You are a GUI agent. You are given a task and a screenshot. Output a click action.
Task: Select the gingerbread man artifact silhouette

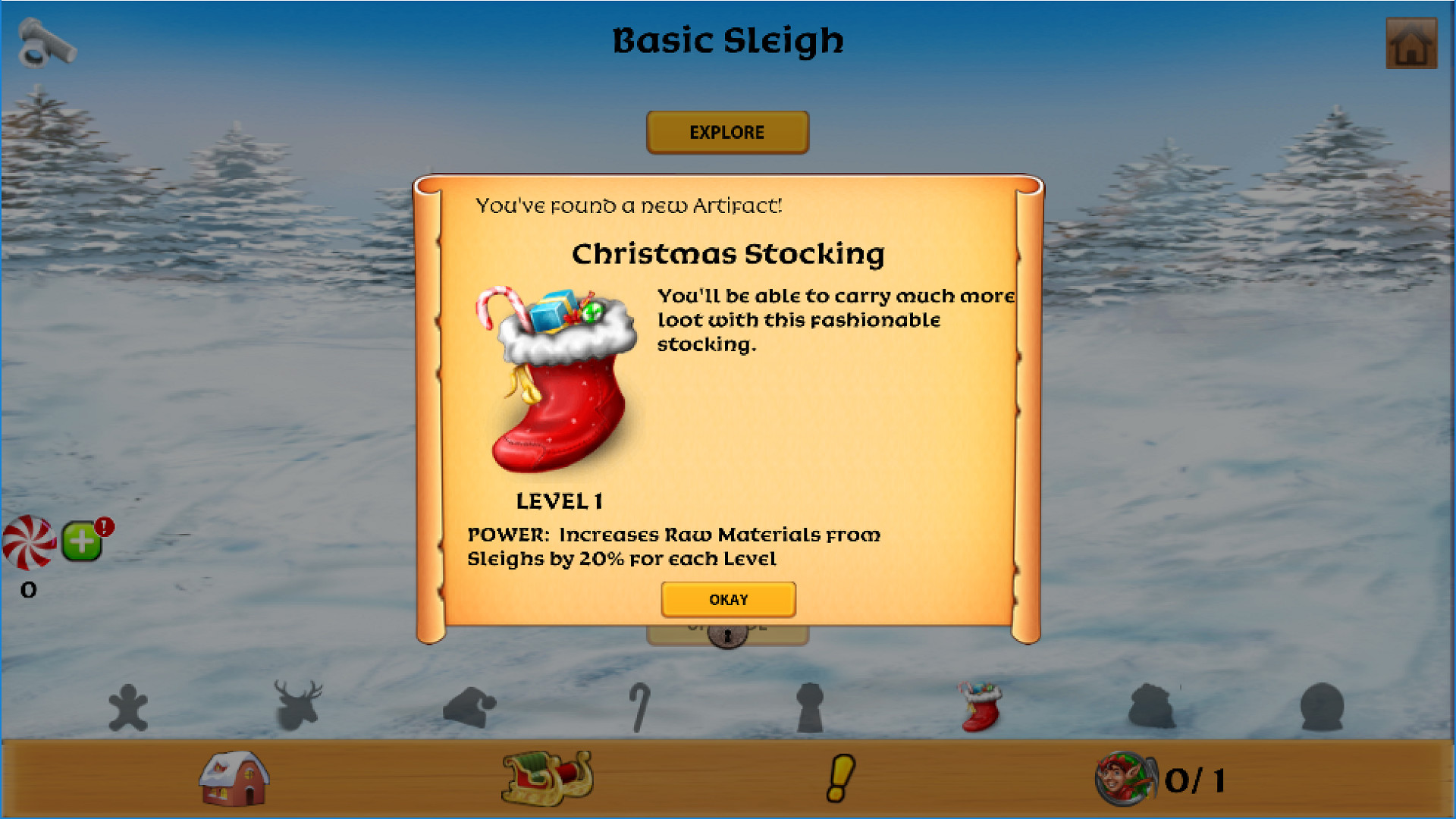click(x=129, y=705)
